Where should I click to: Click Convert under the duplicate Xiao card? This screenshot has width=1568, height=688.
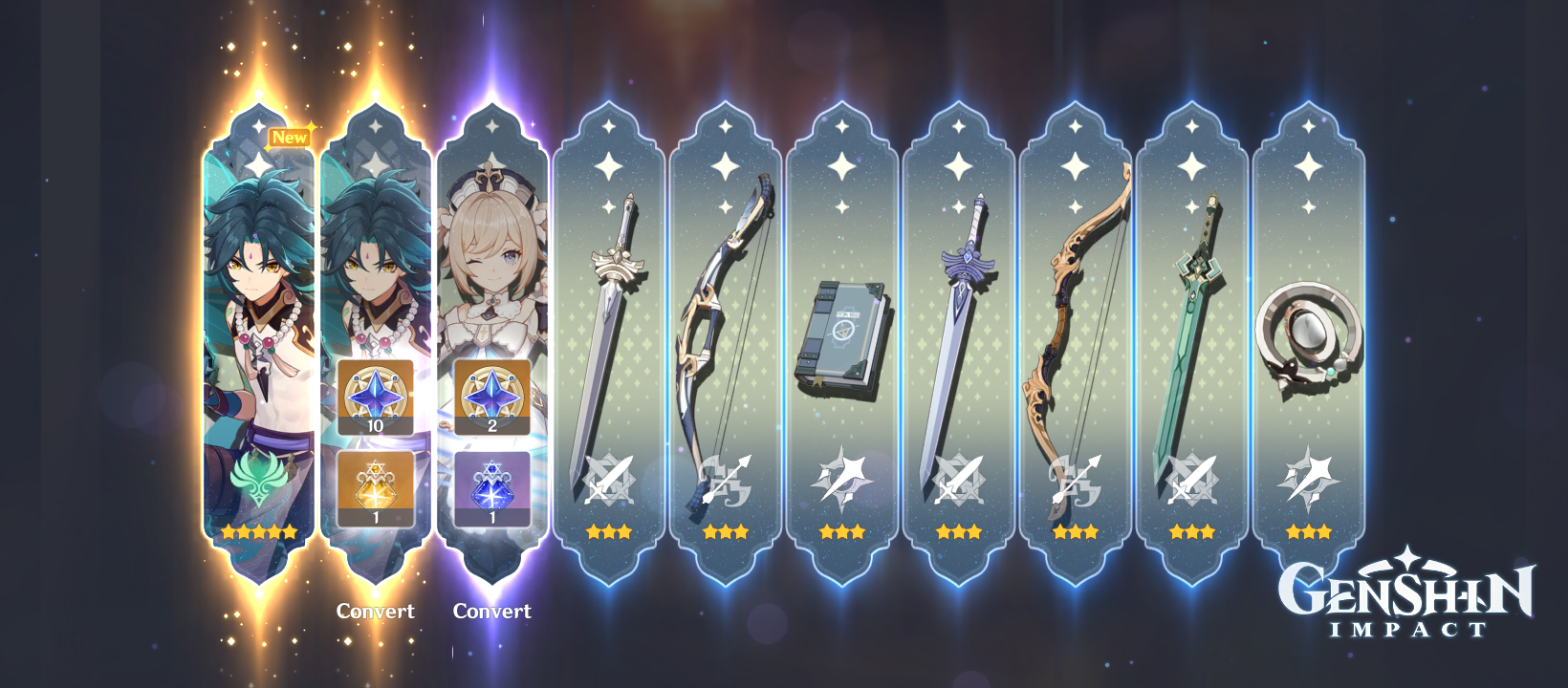click(x=376, y=612)
